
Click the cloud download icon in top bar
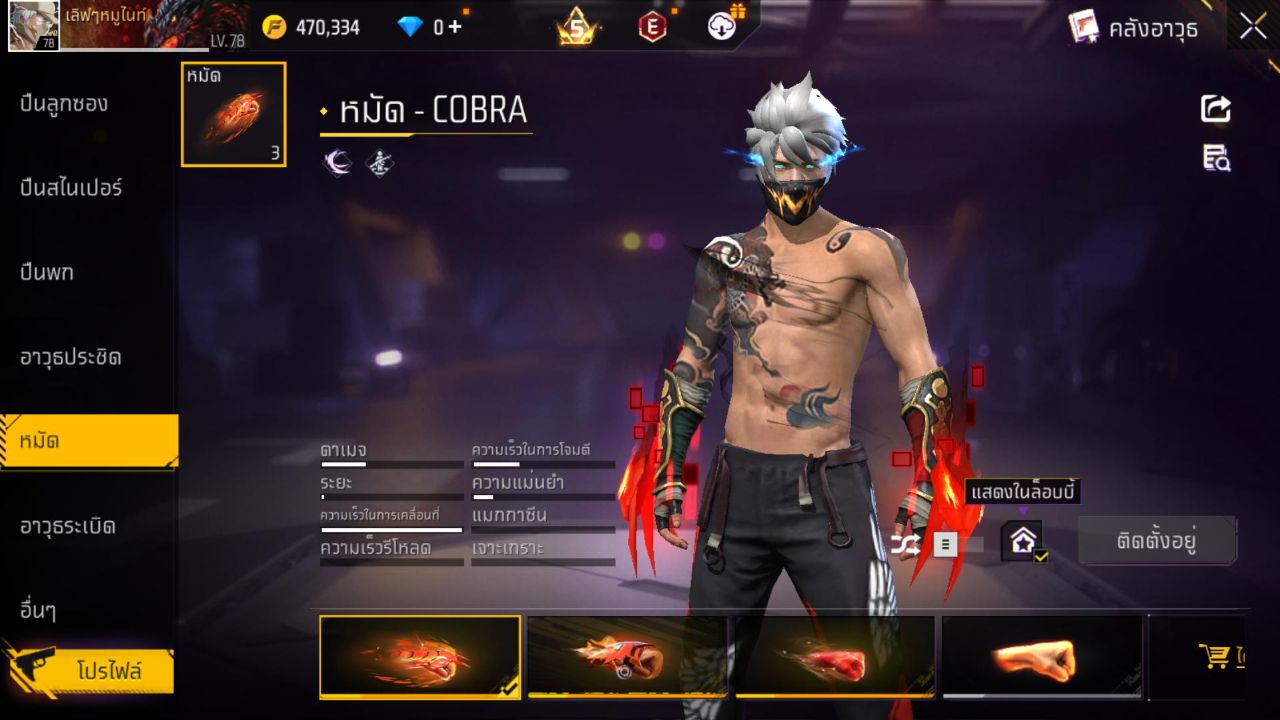[x=723, y=25]
